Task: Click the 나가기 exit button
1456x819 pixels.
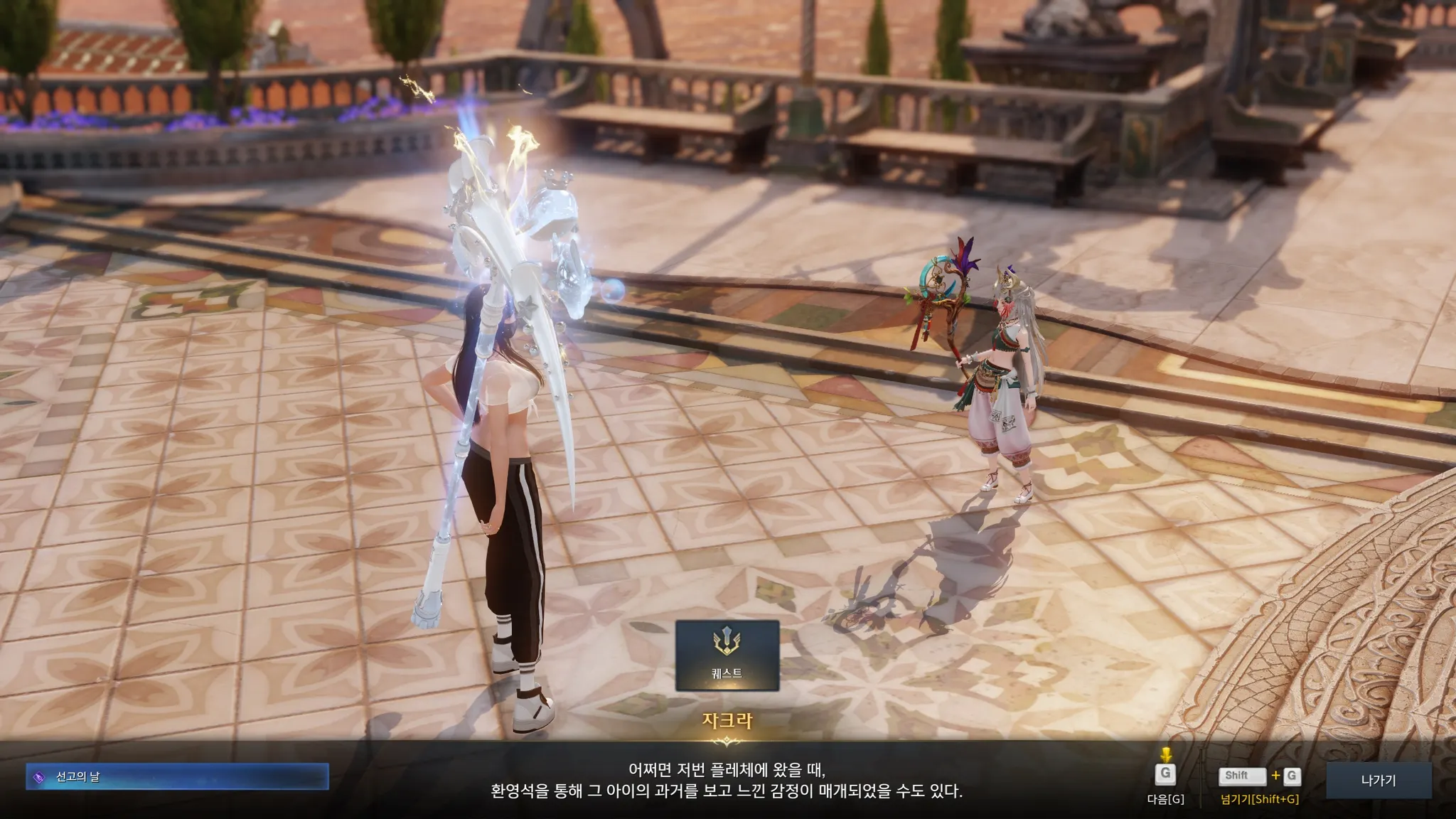Action: pyautogui.click(x=1378, y=780)
